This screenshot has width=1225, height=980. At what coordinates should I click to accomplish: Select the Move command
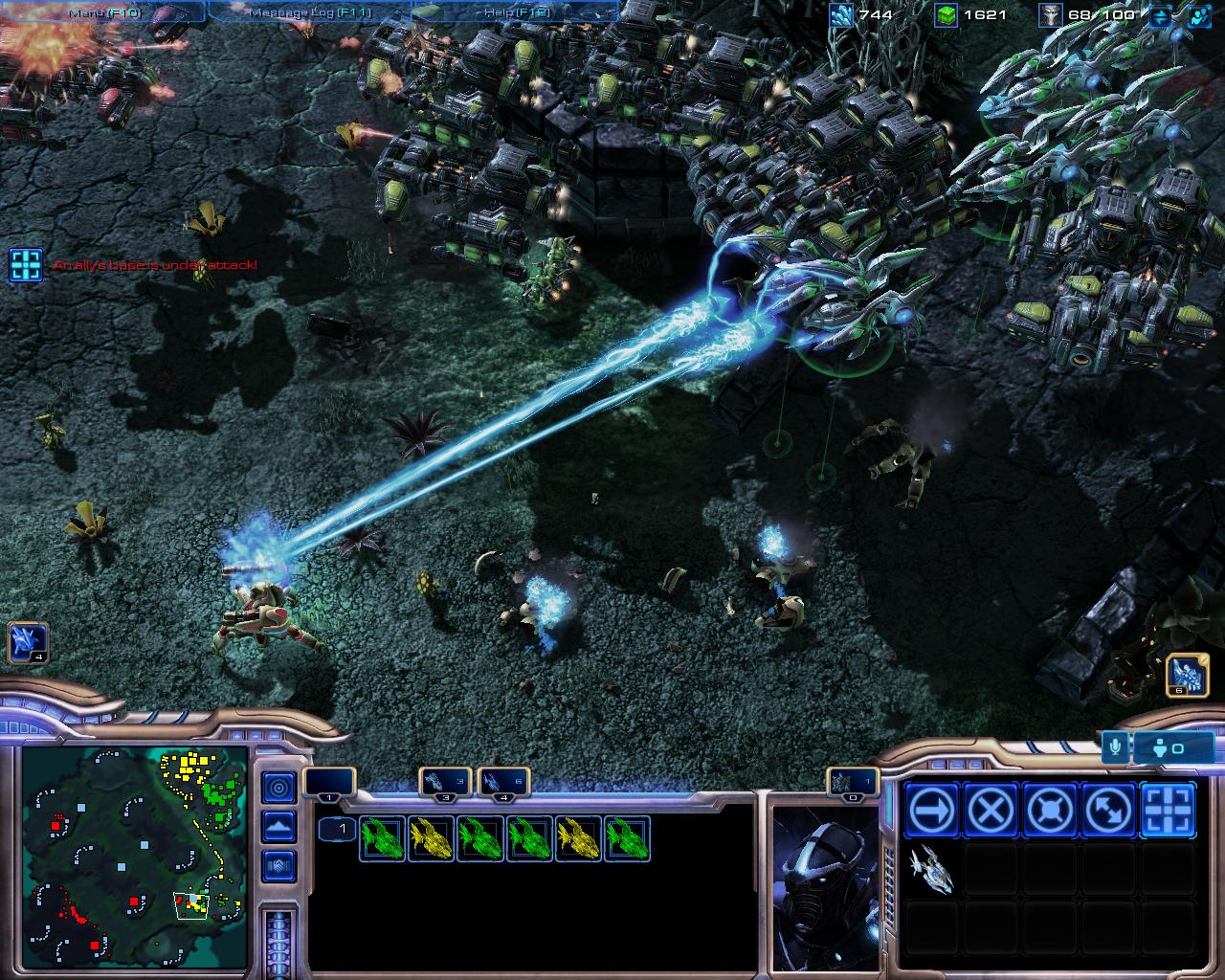point(930,811)
